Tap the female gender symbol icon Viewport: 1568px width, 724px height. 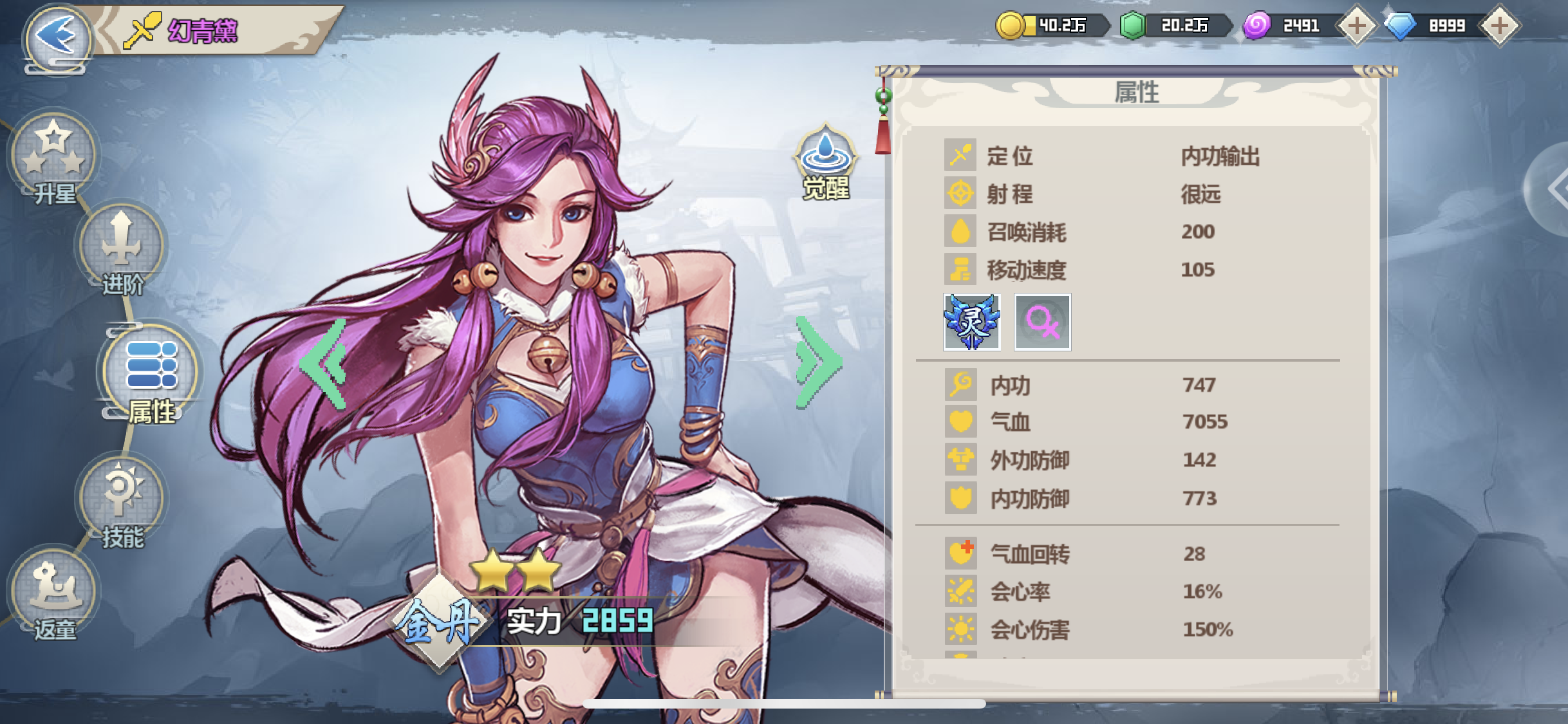1043,322
